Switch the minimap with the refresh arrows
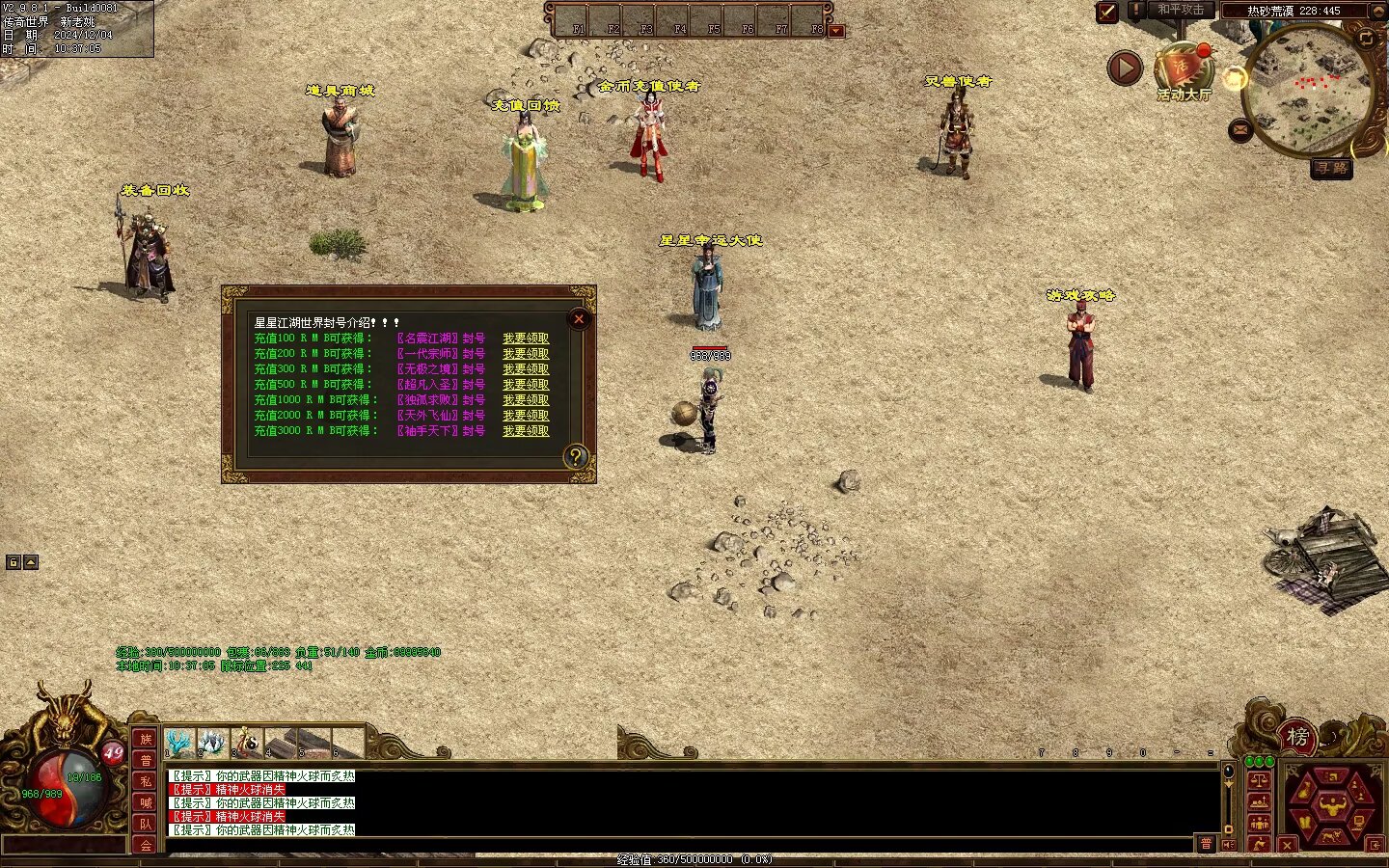Image resolution: width=1389 pixels, height=868 pixels. (1367, 38)
